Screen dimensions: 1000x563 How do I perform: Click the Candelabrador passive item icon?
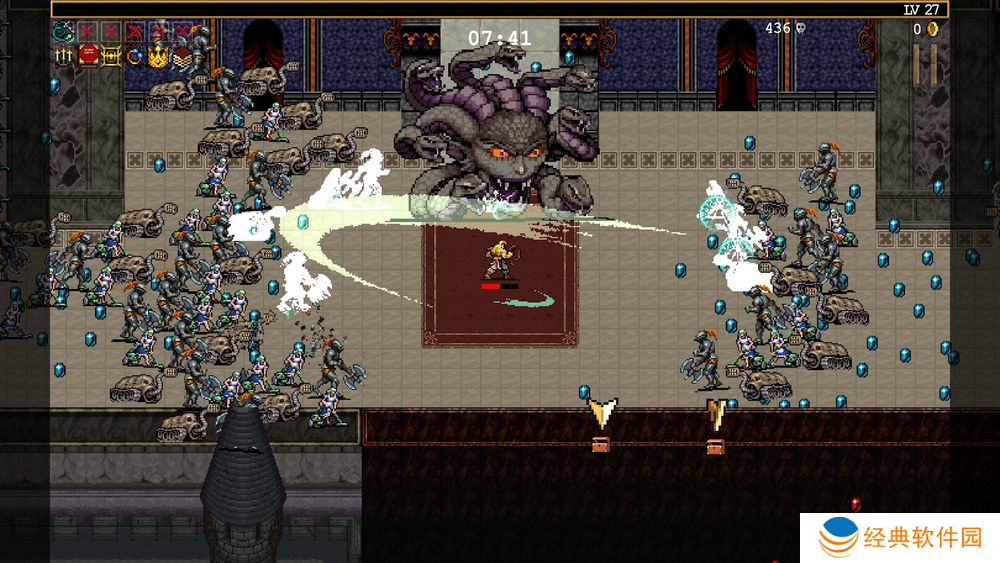[x=63, y=57]
